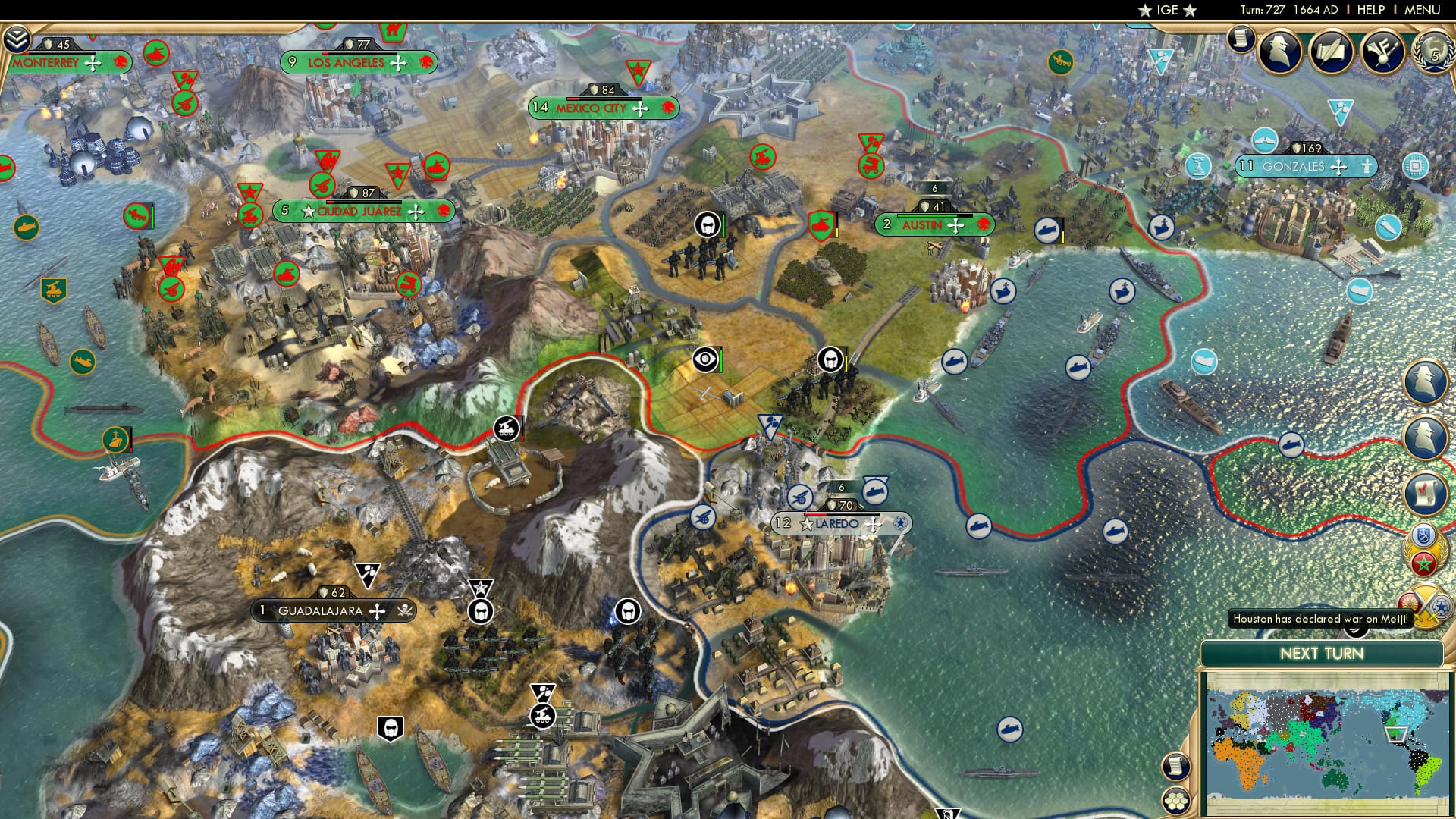The image size is (1456, 819).
Task: Click the hexagon icon below the scroll
Action: point(1175,801)
